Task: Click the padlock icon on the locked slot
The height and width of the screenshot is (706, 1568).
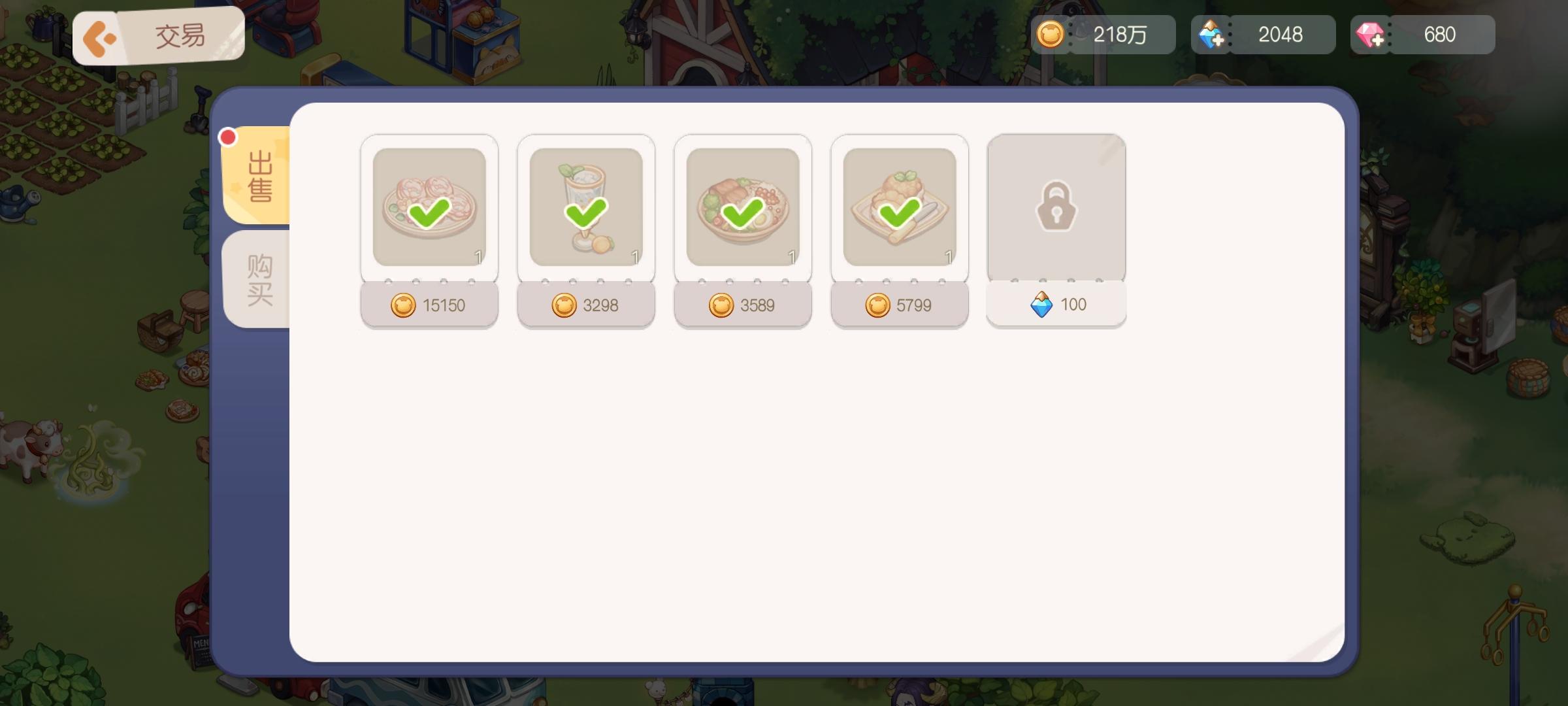Action: coord(1056,206)
